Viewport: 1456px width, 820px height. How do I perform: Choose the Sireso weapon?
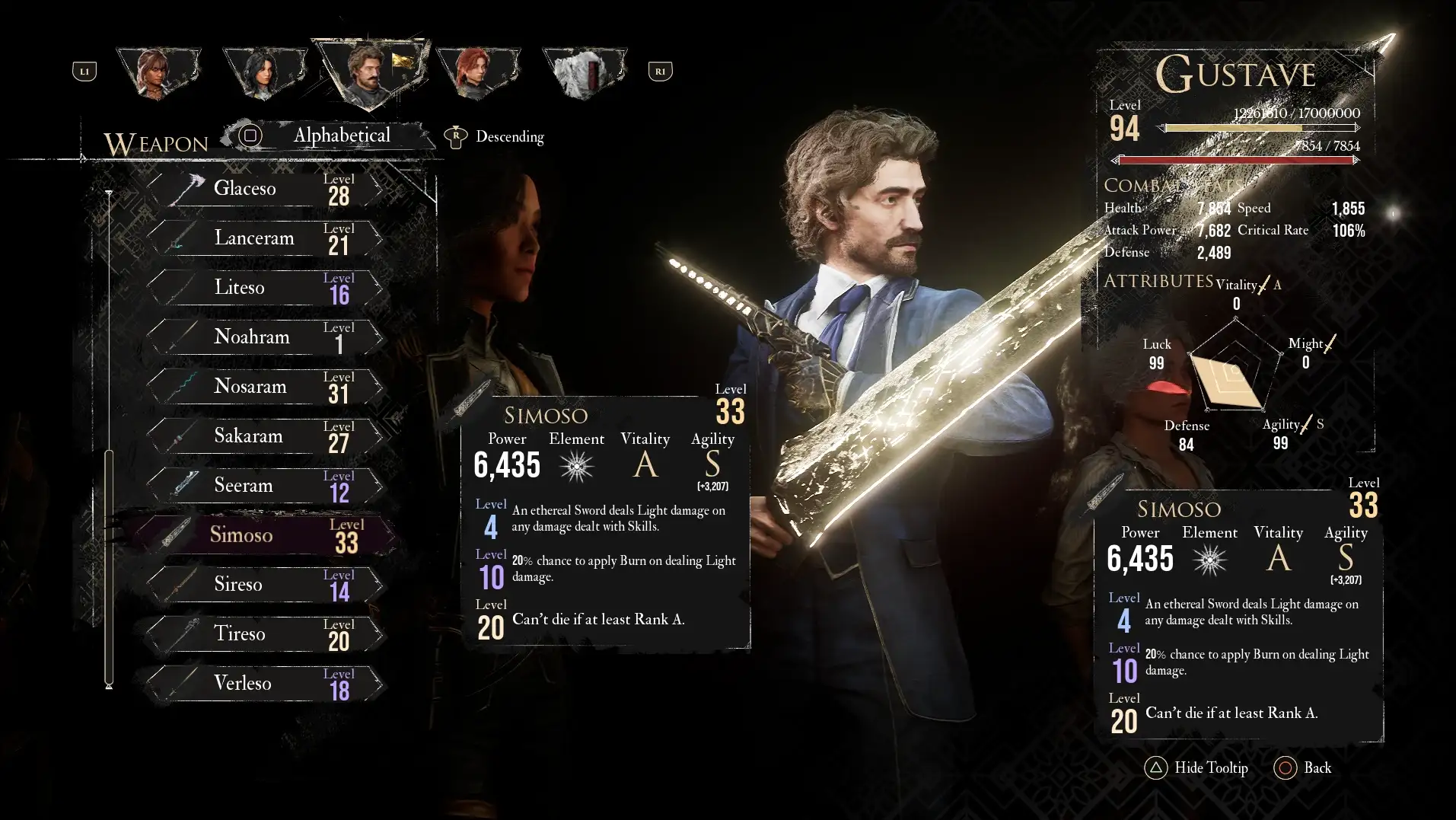(x=263, y=584)
